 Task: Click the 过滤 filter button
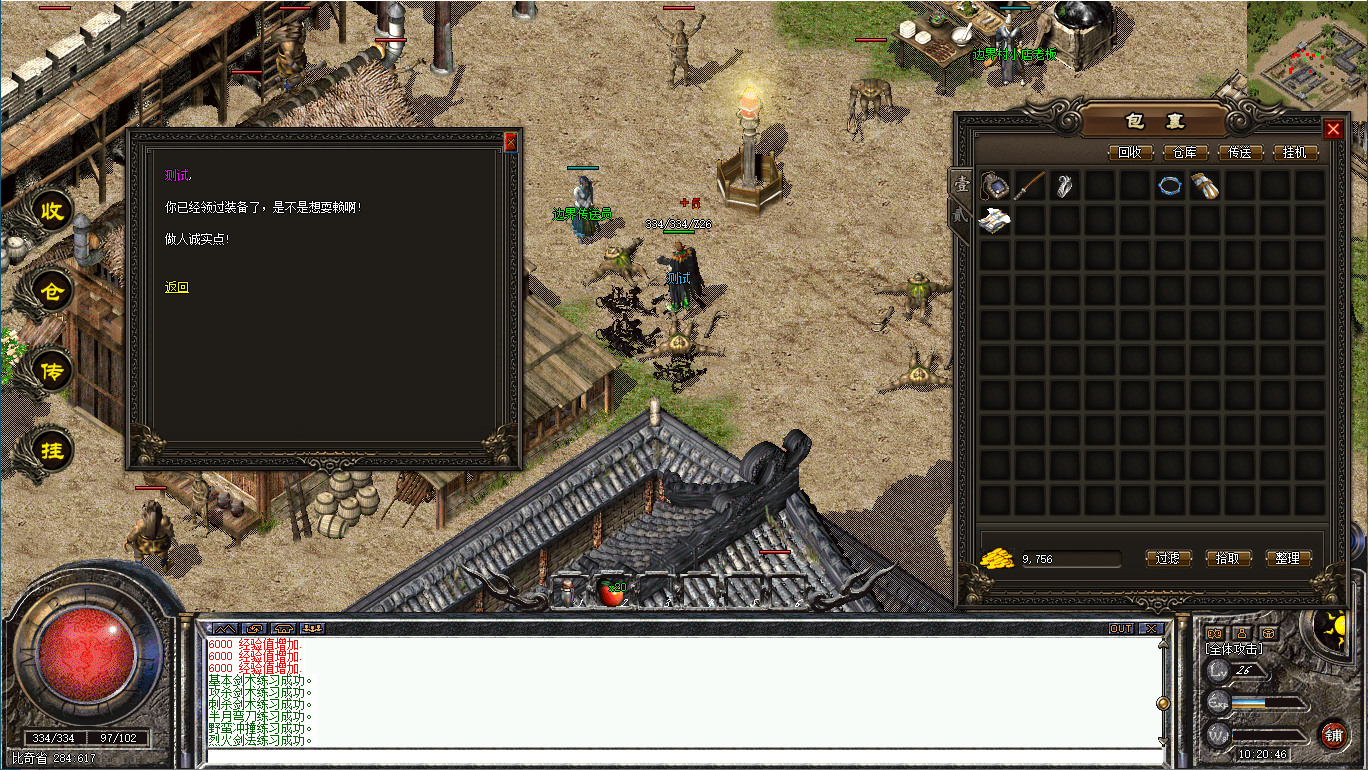pyautogui.click(x=1168, y=558)
